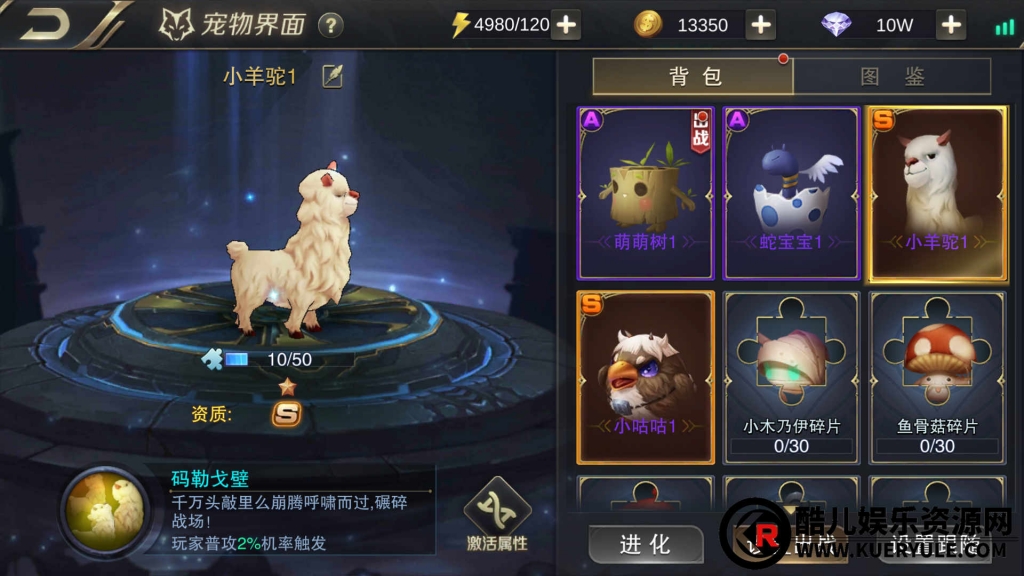Select the 小羊驼1 pet card
The height and width of the screenshot is (576, 1024).
(937, 193)
